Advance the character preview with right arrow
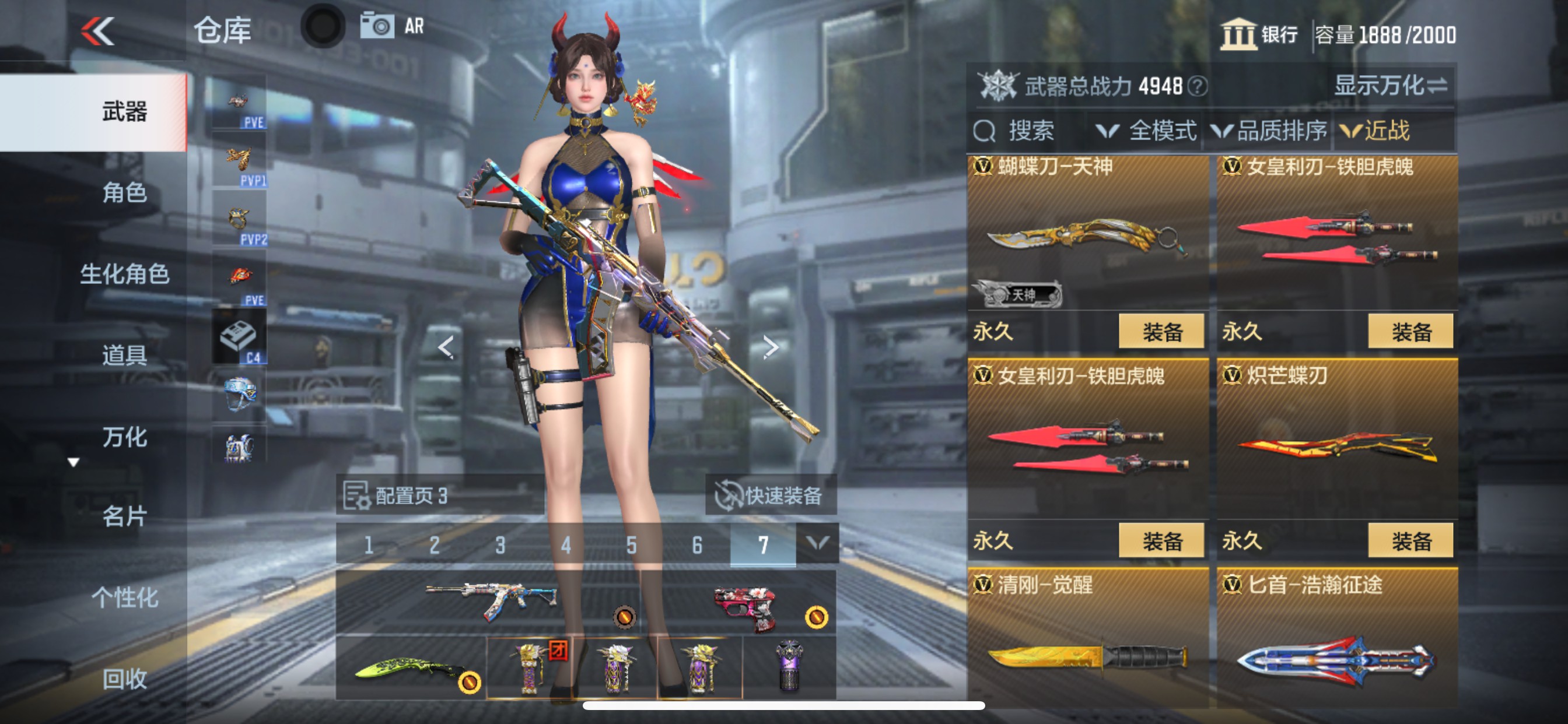The height and width of the screenshot is (724, 1568). [772, 347]
